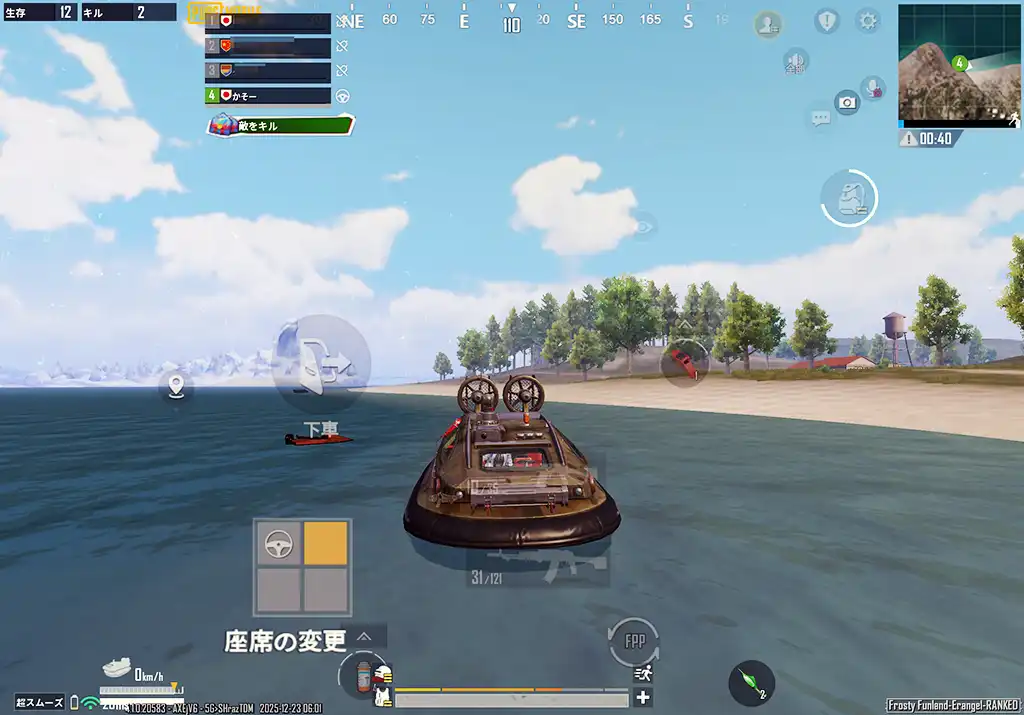Open the teammate list icon

click(768, 25)
